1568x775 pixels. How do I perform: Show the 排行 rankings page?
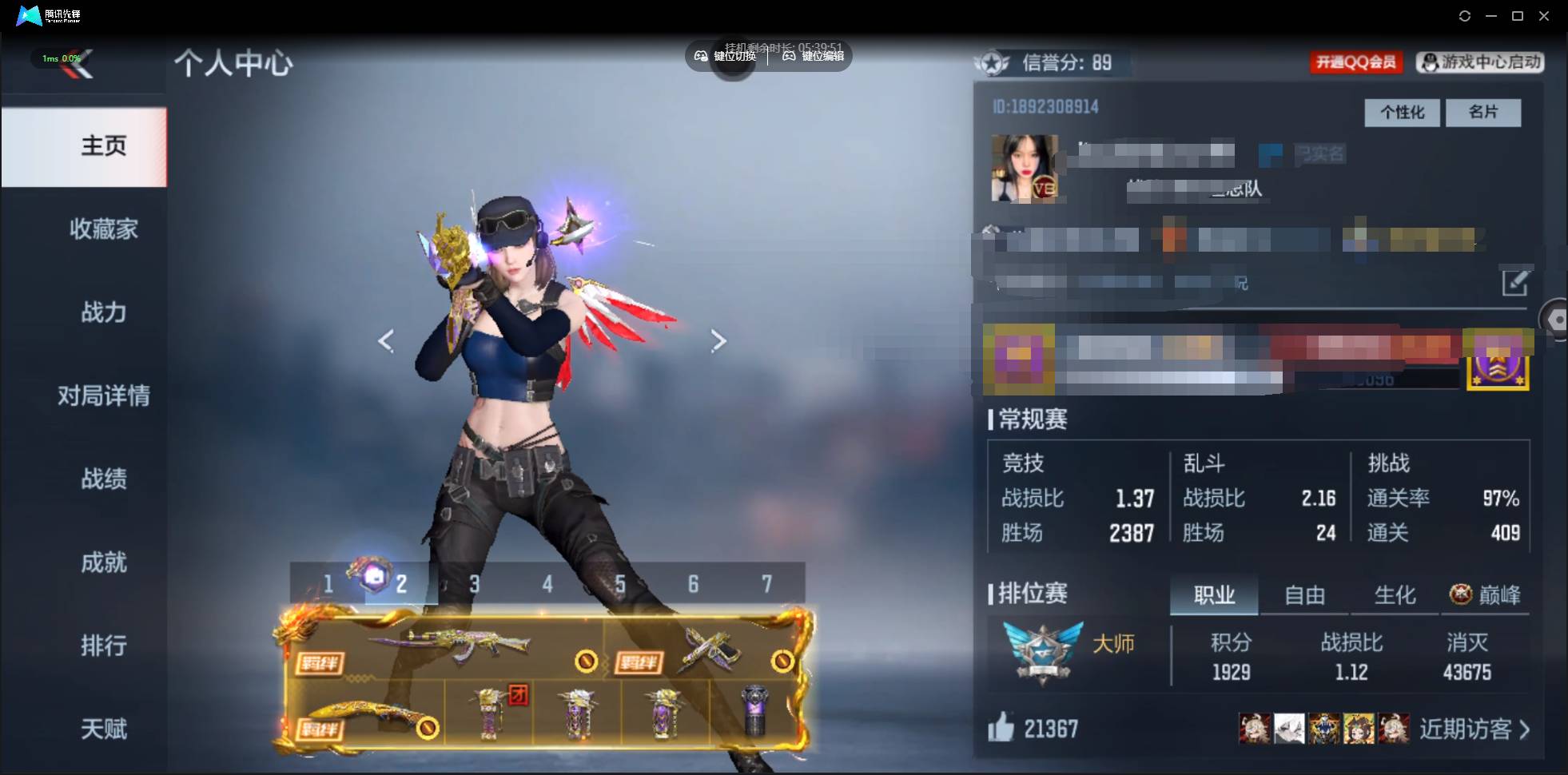103,646
